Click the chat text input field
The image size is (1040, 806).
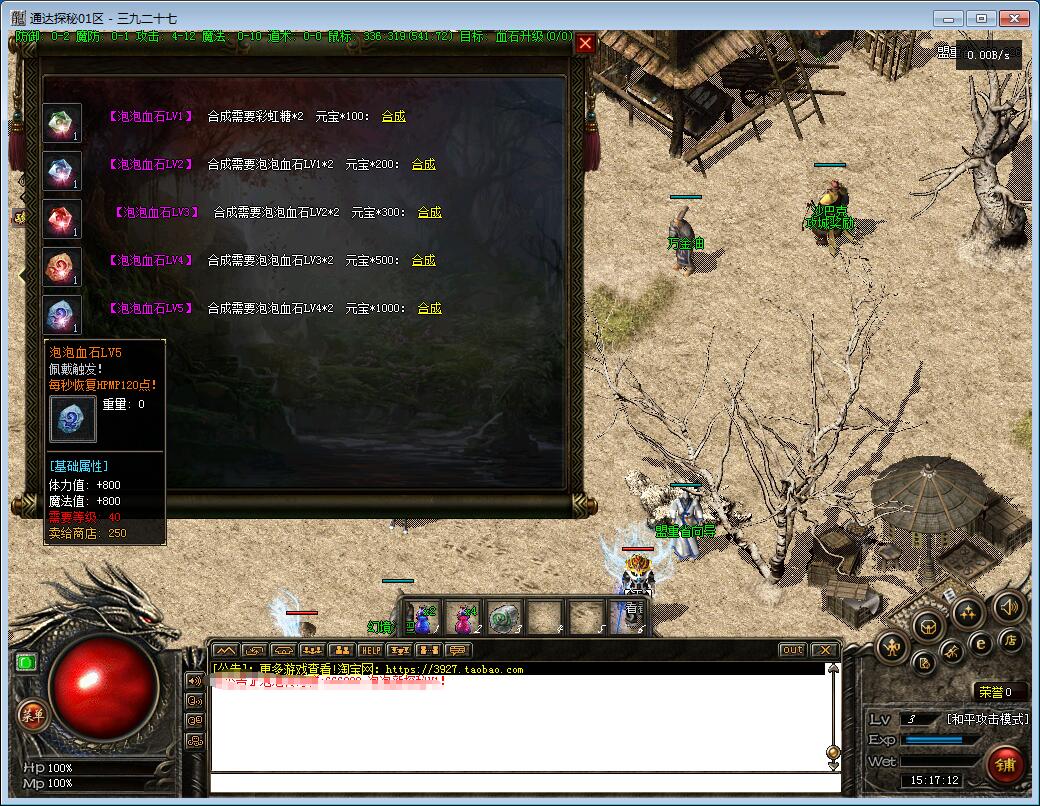coord(520,782)
